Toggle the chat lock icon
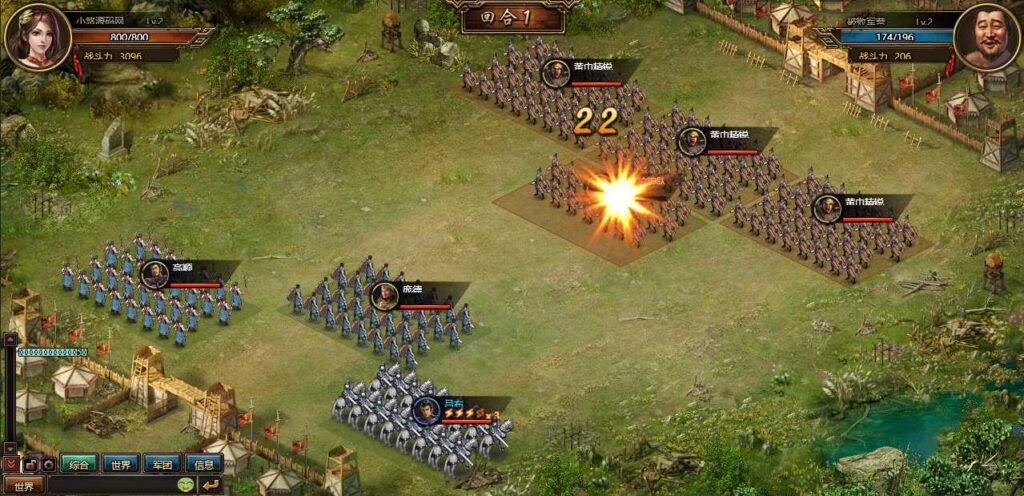Screen dimensions: 1024x496 coord(30,465)
